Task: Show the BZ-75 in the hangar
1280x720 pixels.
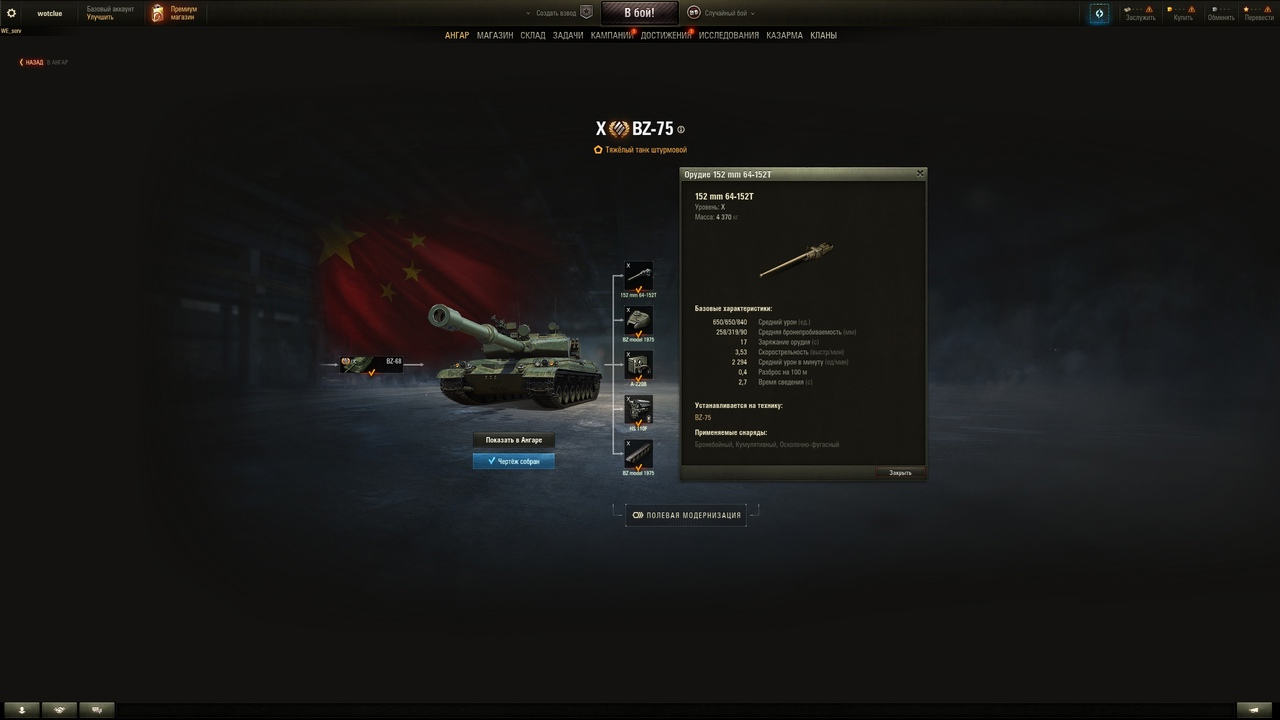Action: (x=513, y=440)
